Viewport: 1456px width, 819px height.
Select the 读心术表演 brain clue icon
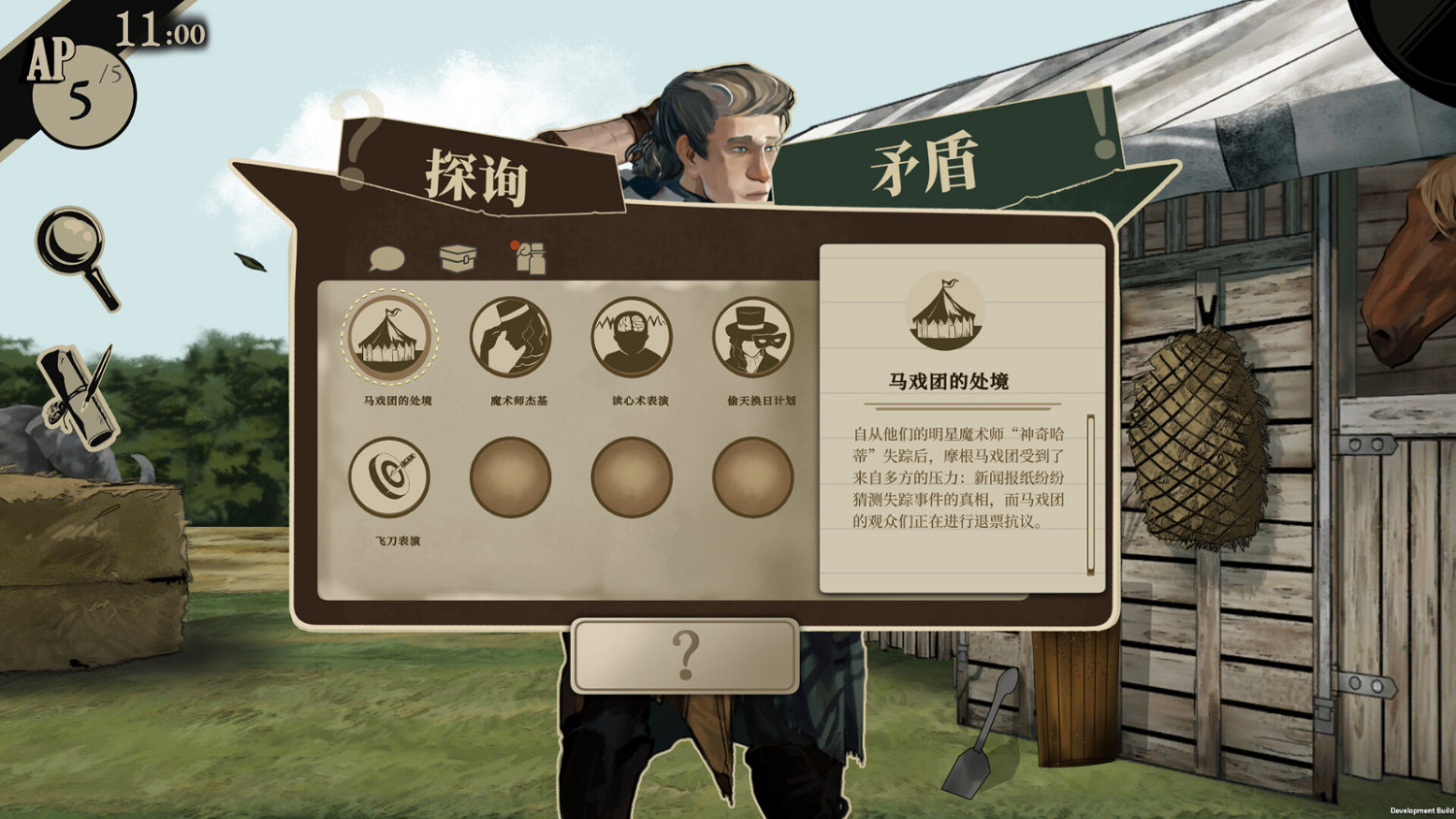pyautogui.click(x=633, y=338)
